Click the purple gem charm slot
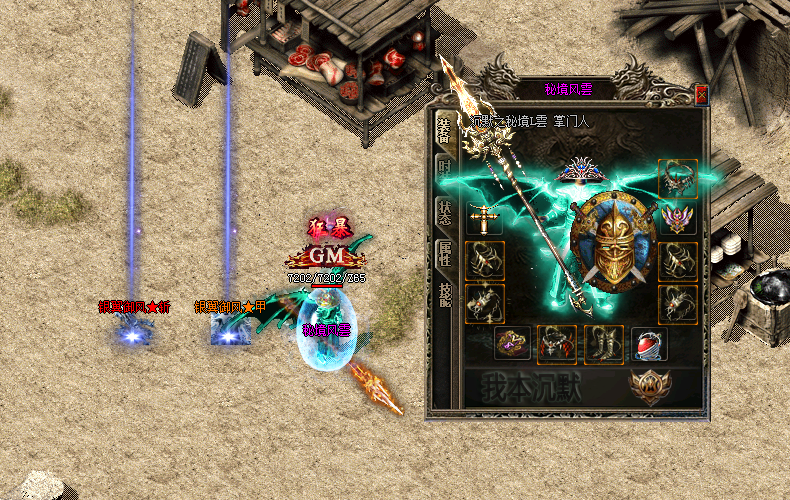The image size is (790, 500). (x=513, y=344)
